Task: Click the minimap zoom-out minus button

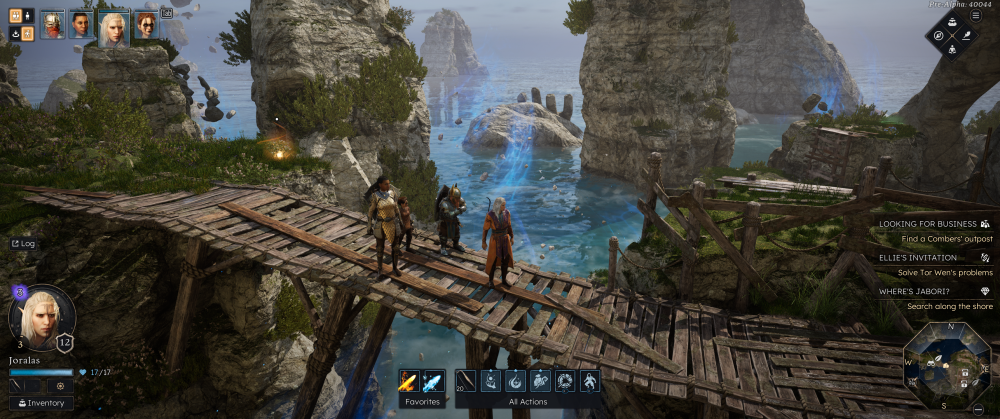Action: tap(976, 408)
